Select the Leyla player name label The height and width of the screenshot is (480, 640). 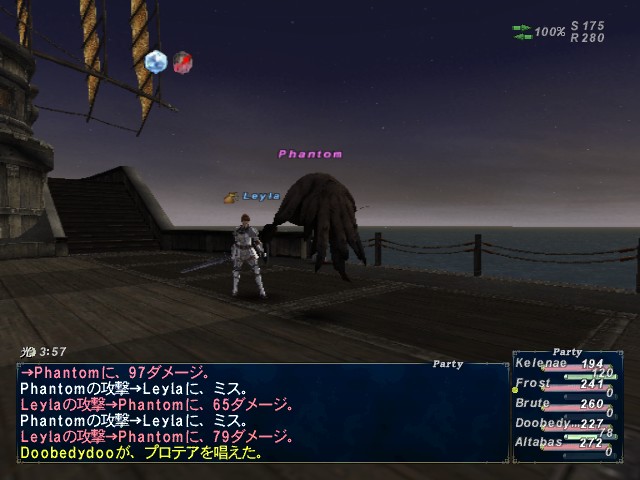click(260, 196)
